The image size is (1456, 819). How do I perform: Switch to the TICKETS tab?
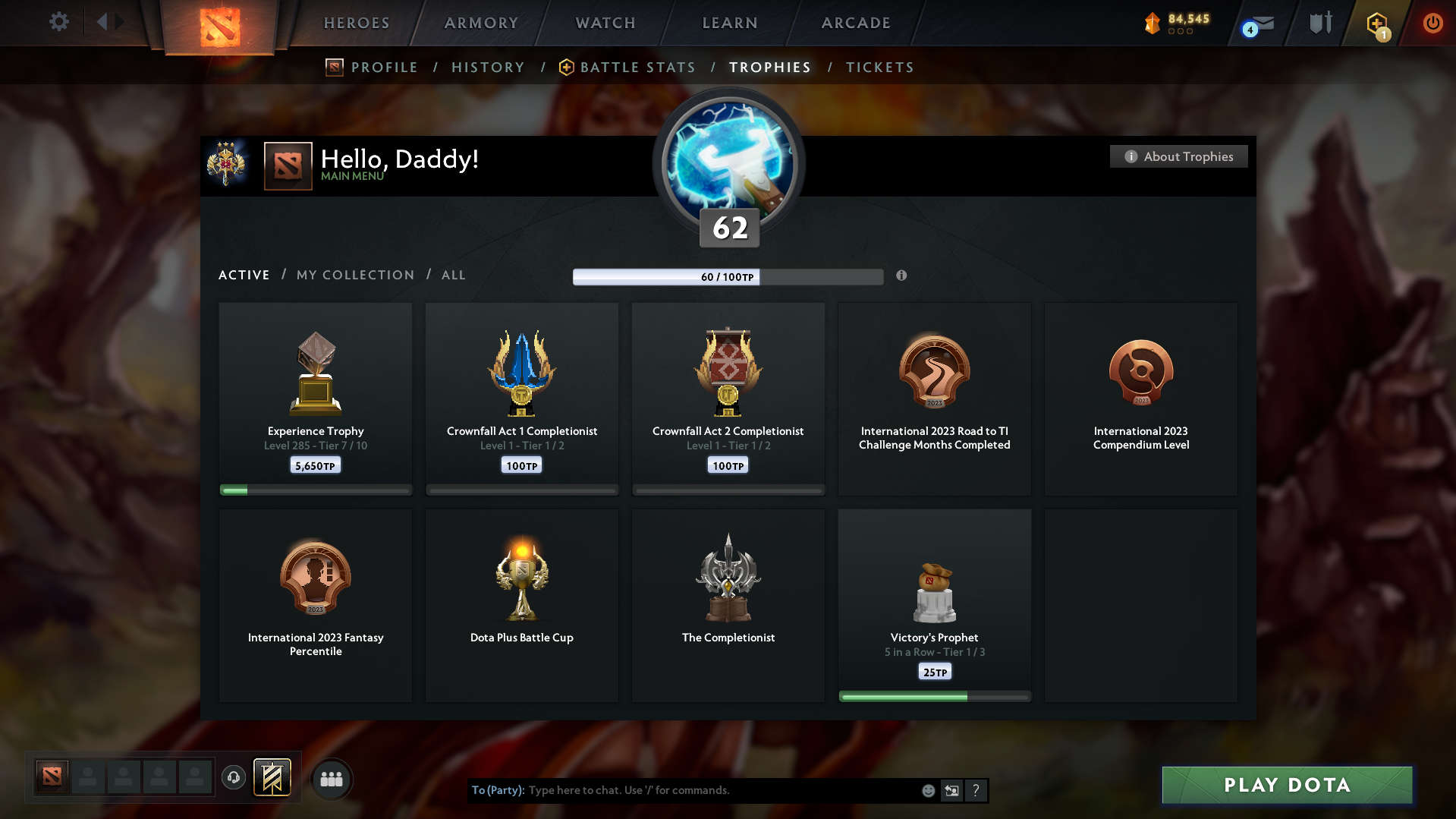880,67
